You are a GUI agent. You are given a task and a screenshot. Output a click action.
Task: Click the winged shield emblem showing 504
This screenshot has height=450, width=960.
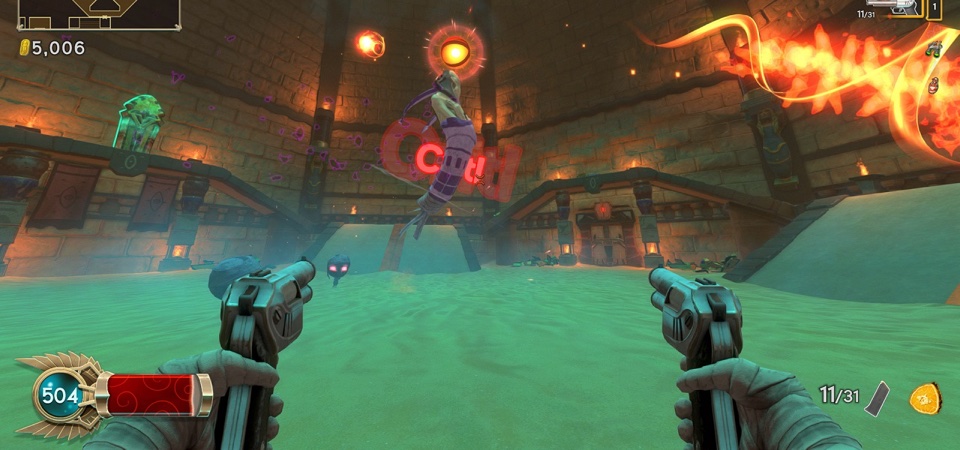point(59,396)
